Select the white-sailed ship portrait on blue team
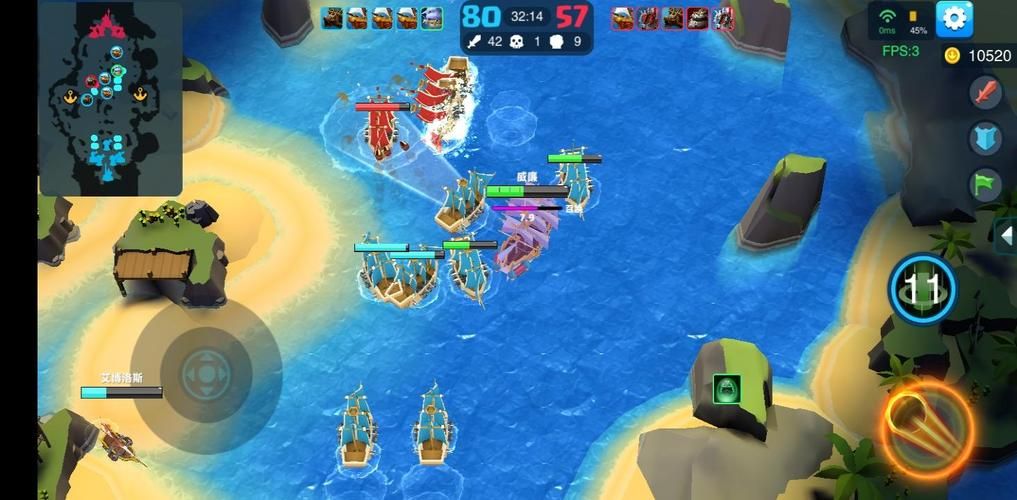This screenshot has width=1017, height=500. 432,17
